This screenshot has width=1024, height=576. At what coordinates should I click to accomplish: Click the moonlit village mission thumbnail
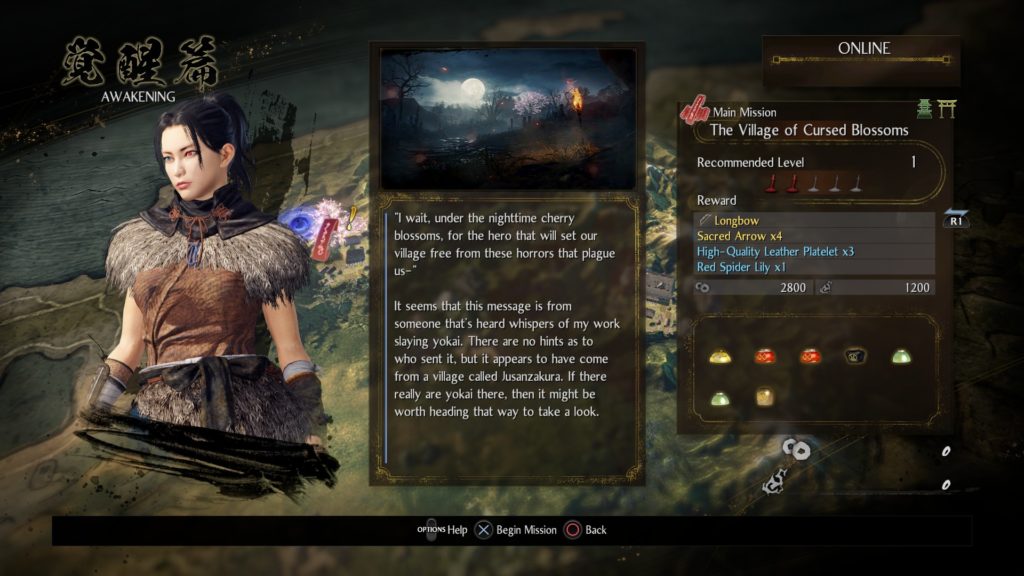pyautogui.click(x=507, y=118)
